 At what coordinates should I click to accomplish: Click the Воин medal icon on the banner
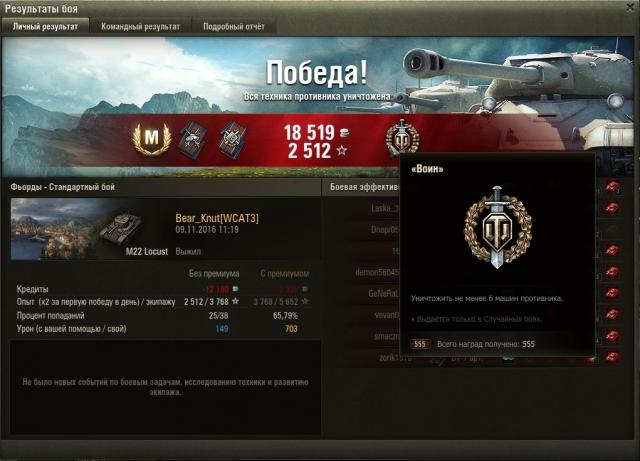click(x=400, y=139)
